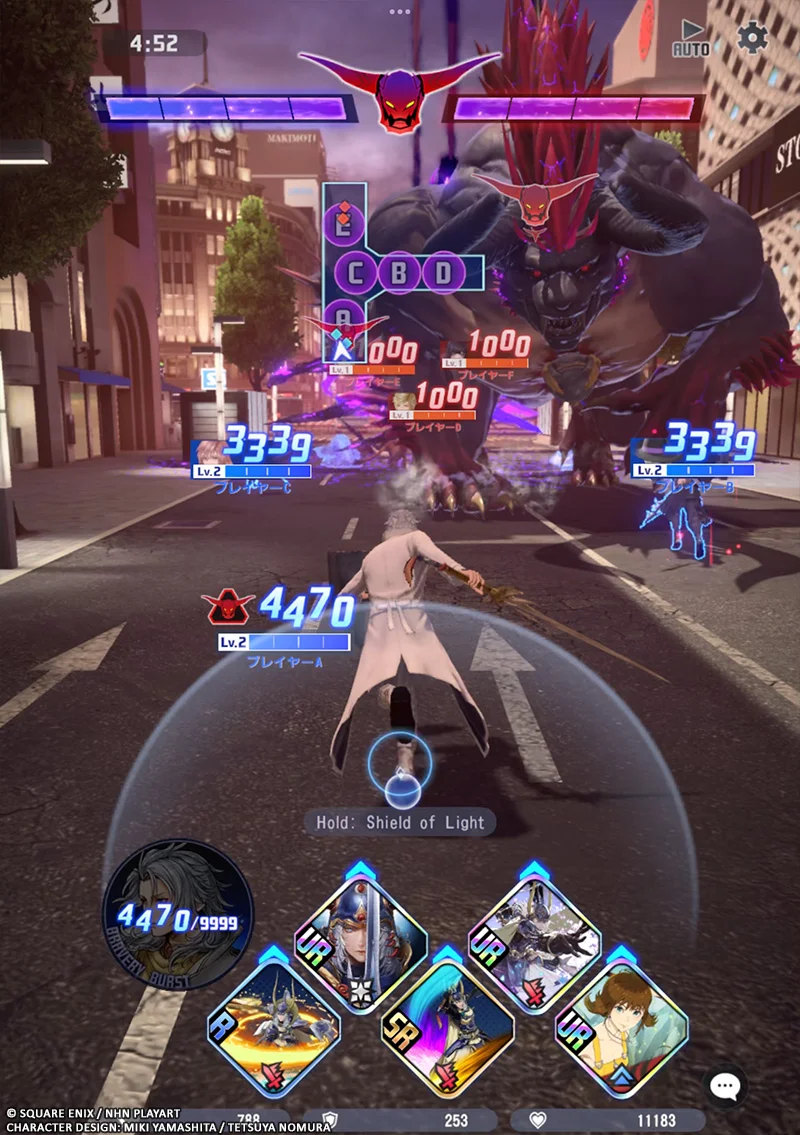Select the UR helmeted swordsman ability card

[361, 942]
